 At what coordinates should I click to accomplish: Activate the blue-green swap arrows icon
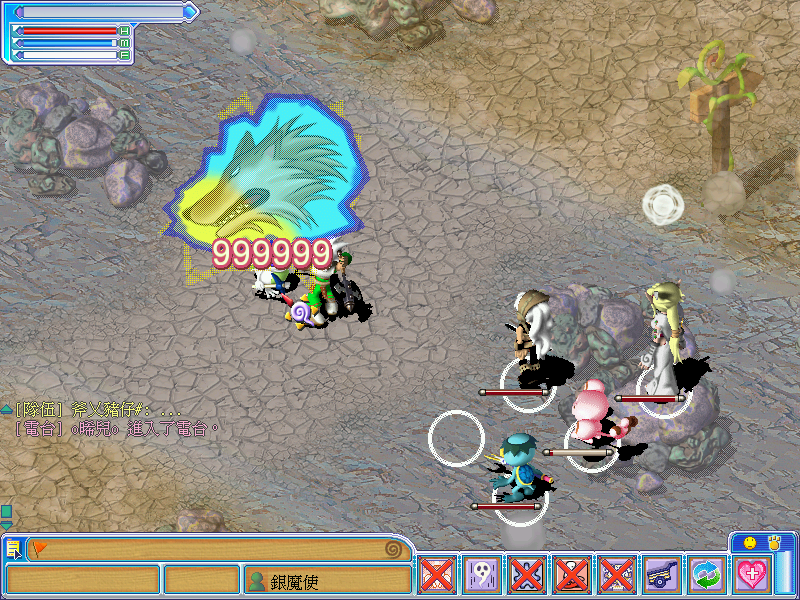point(707,576)
